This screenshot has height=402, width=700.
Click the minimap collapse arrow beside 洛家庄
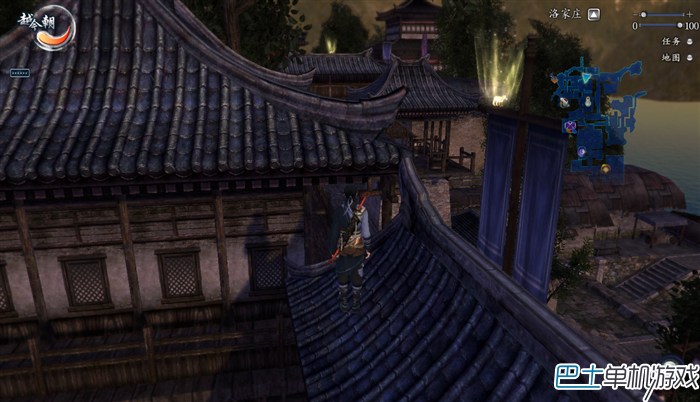(594, 15)
